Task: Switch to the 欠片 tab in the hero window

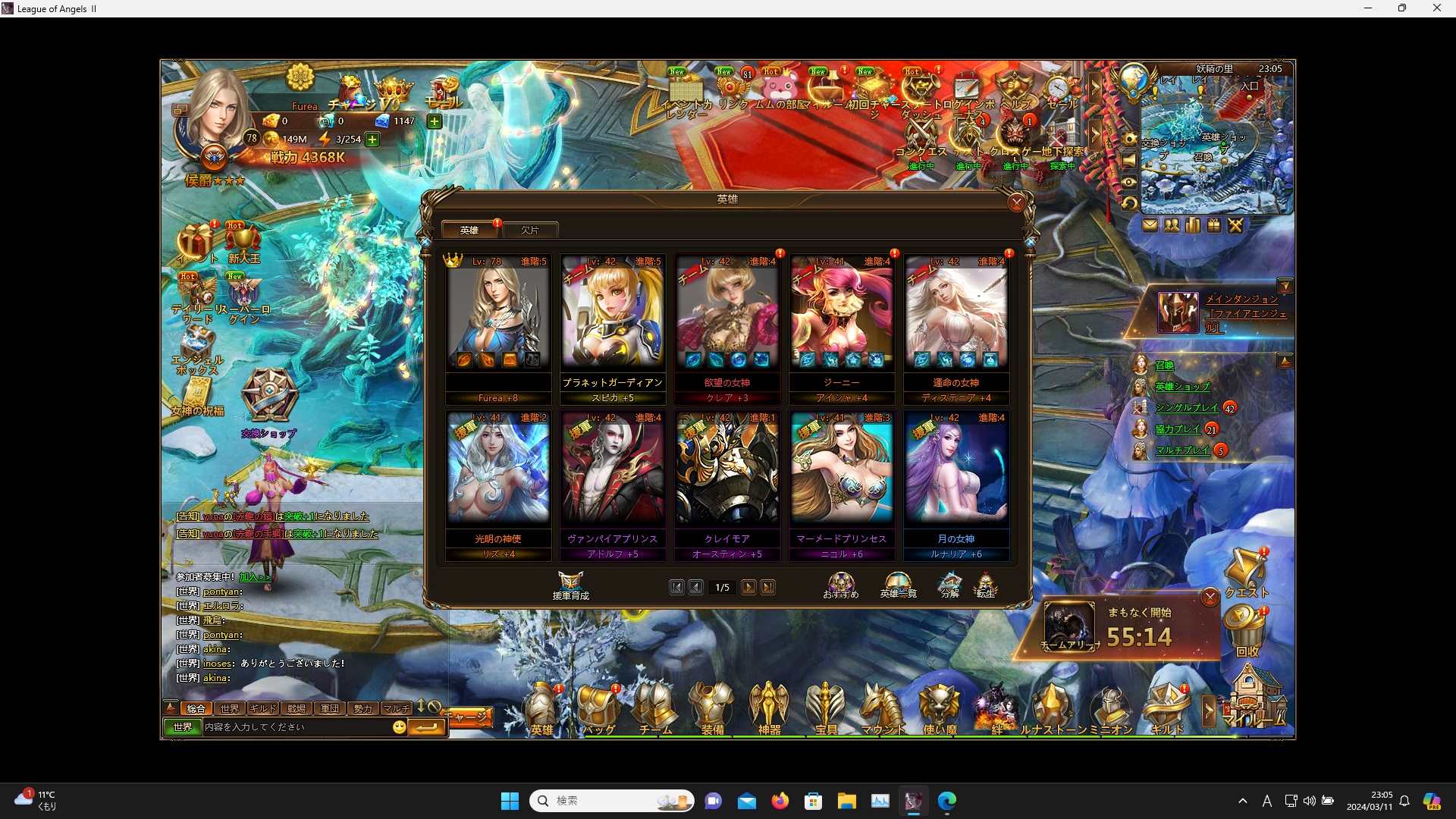Action: 529,230
